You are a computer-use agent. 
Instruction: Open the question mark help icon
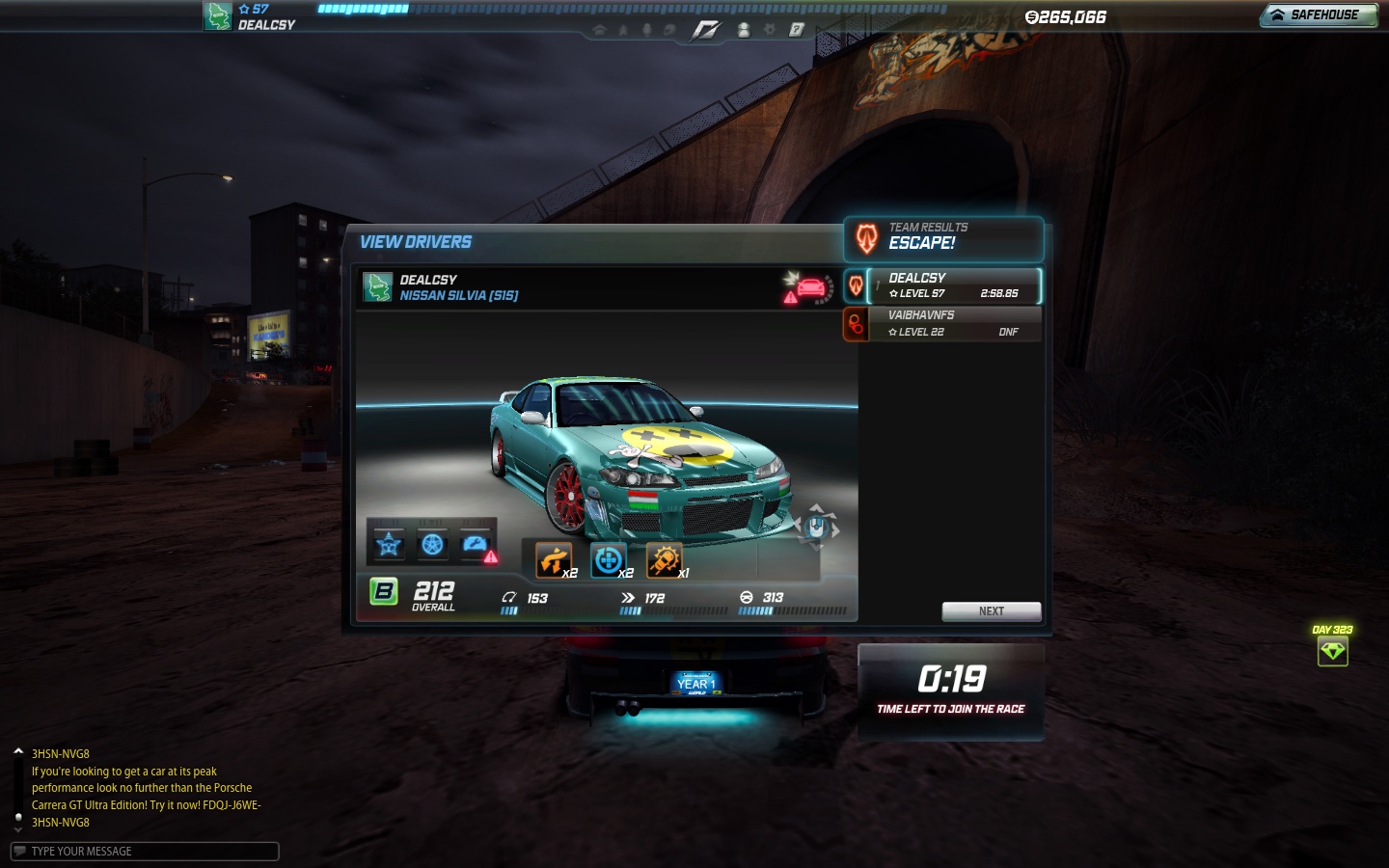click(797, 30)
